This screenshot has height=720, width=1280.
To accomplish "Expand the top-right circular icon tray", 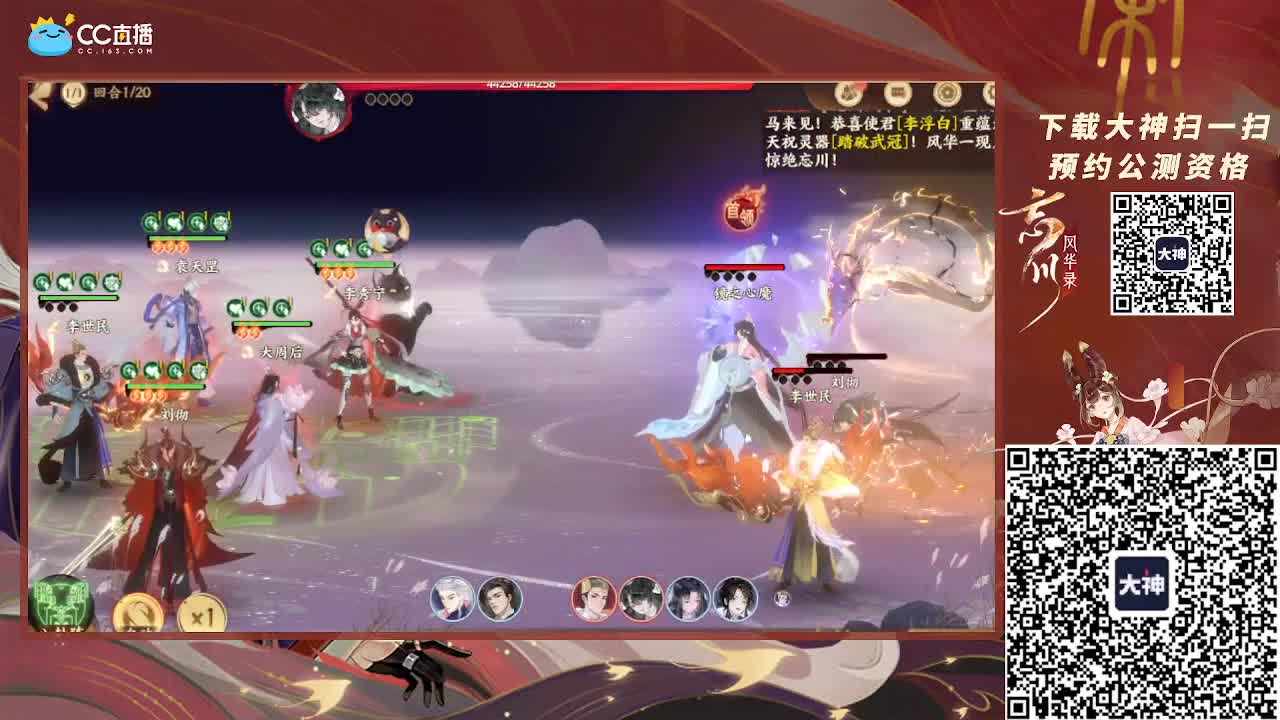I will pos(900,90).
